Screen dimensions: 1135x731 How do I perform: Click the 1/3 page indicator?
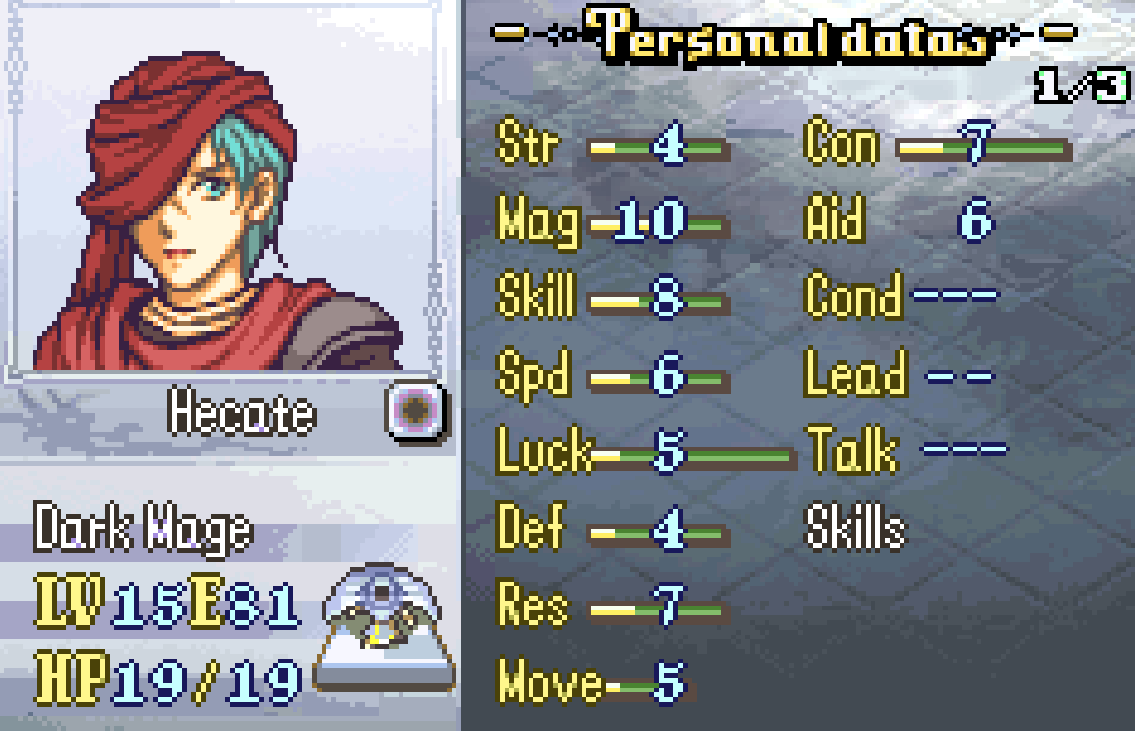(x=1081, y=88)
